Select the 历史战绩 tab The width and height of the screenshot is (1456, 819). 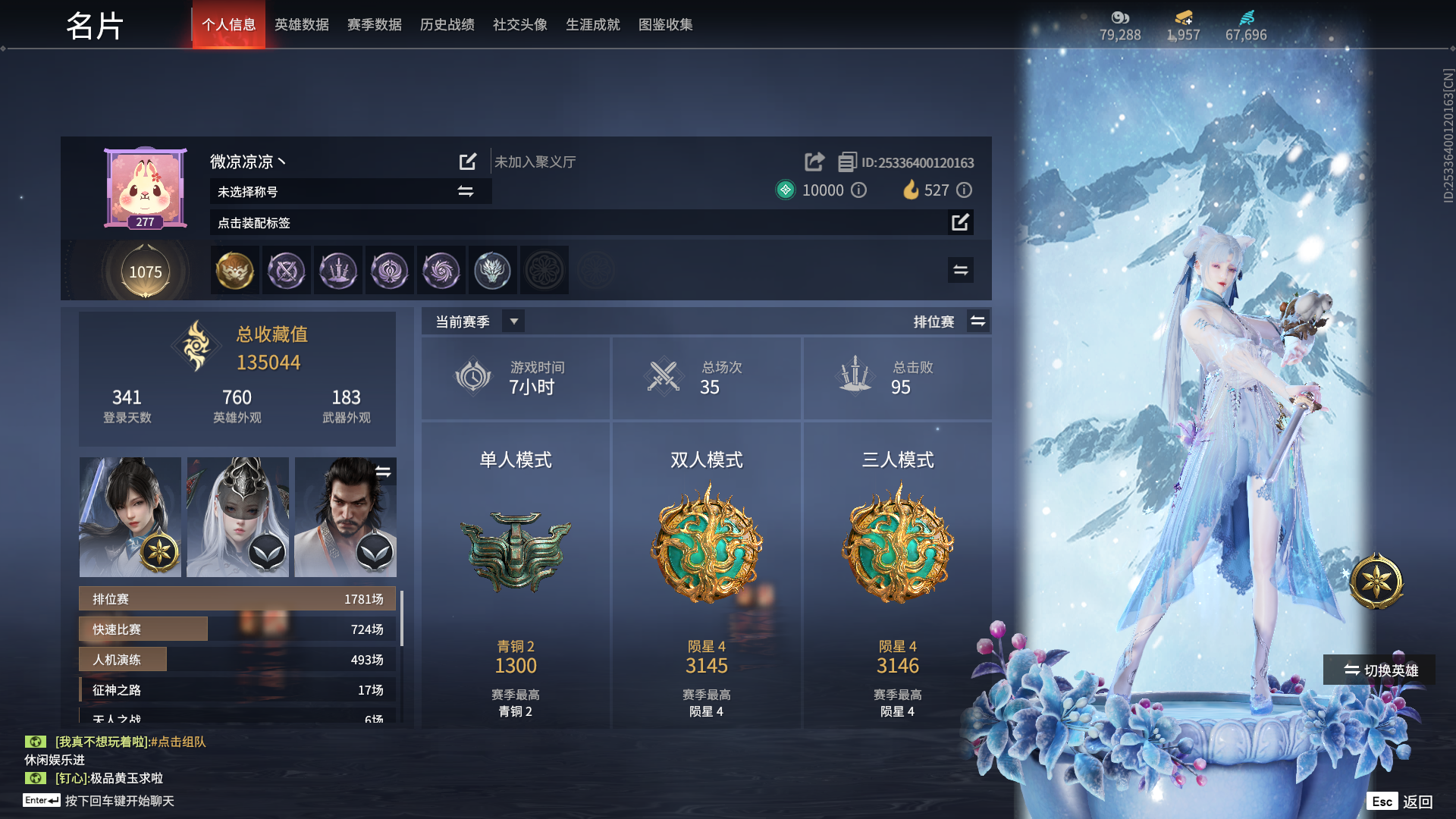(447, 24)
